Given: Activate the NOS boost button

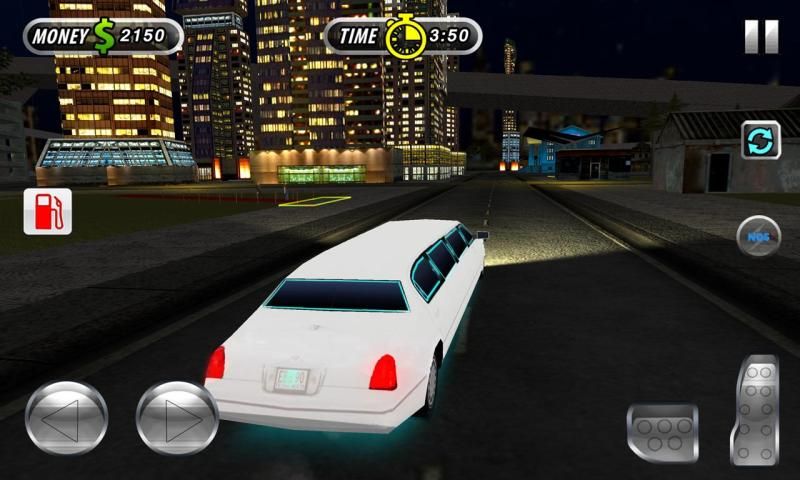Looking at the screenshot, I should pos(758,236).
